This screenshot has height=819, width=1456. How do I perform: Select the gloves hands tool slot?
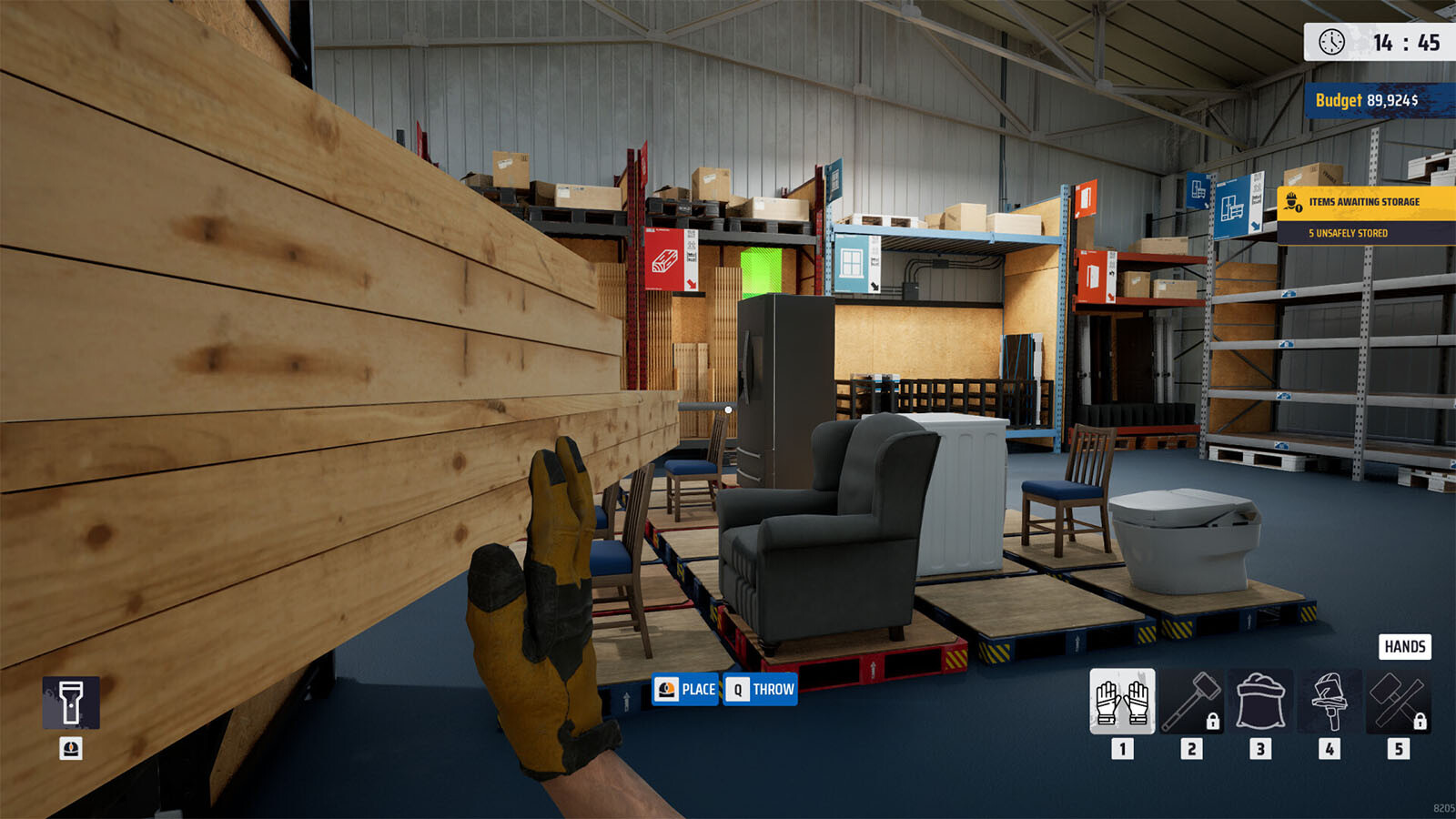coord(1122,702)
